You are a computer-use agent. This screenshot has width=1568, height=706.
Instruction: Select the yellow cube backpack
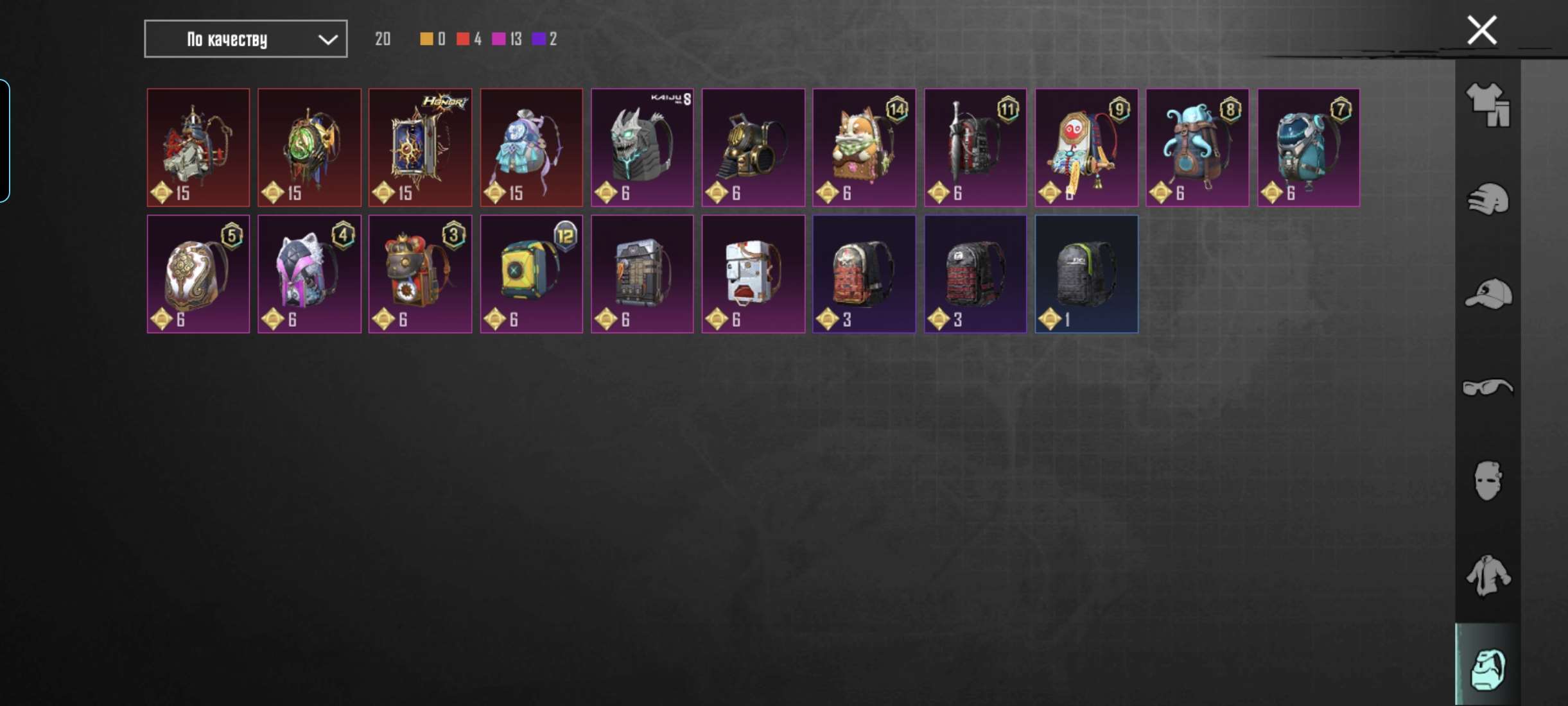tap(531, 274)
